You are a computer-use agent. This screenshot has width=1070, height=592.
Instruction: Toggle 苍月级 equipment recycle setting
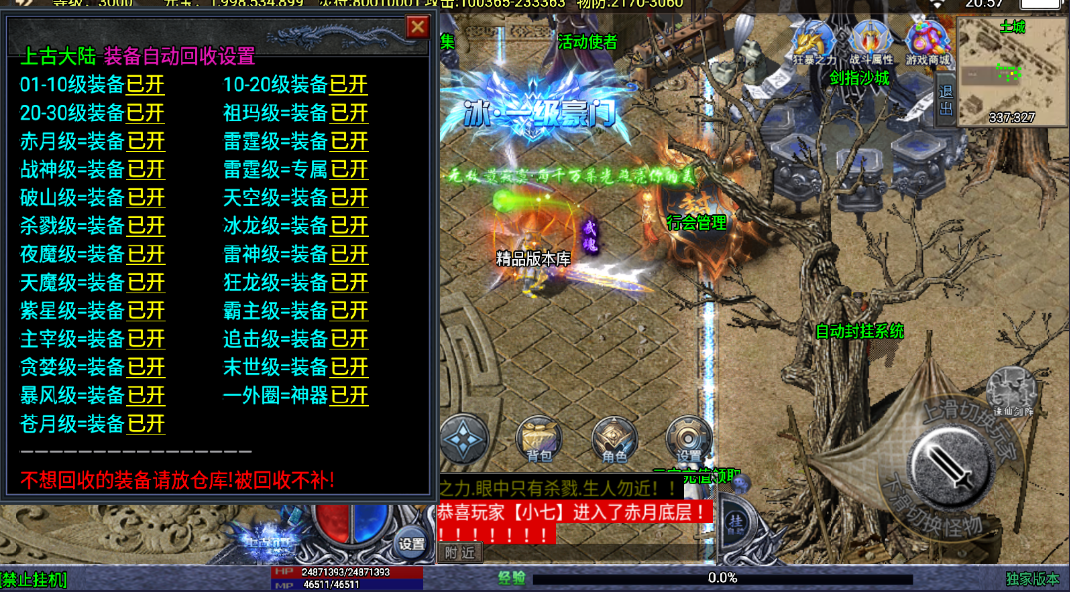[146, 423]
